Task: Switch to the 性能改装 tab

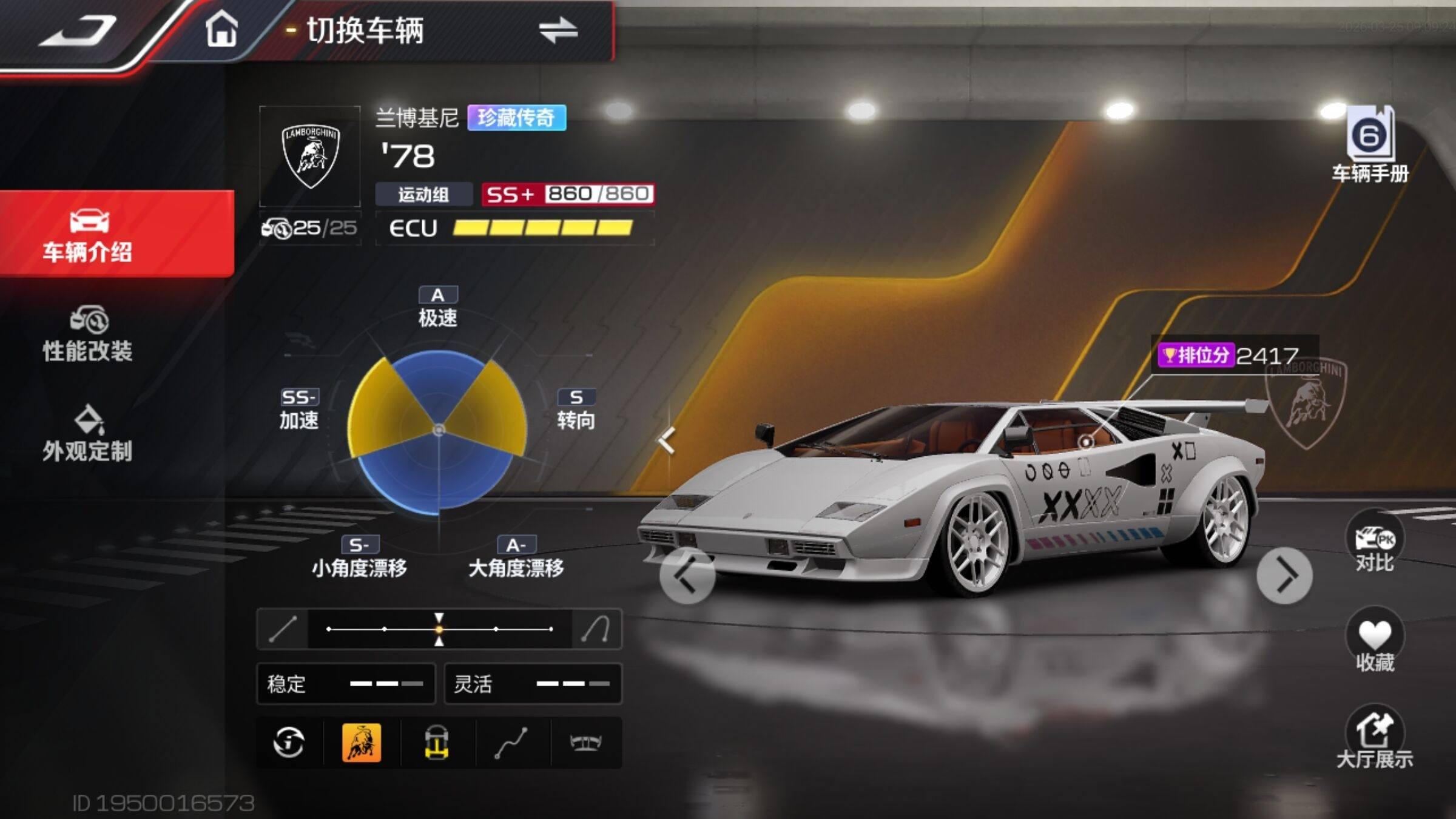Action: point(88,334)
